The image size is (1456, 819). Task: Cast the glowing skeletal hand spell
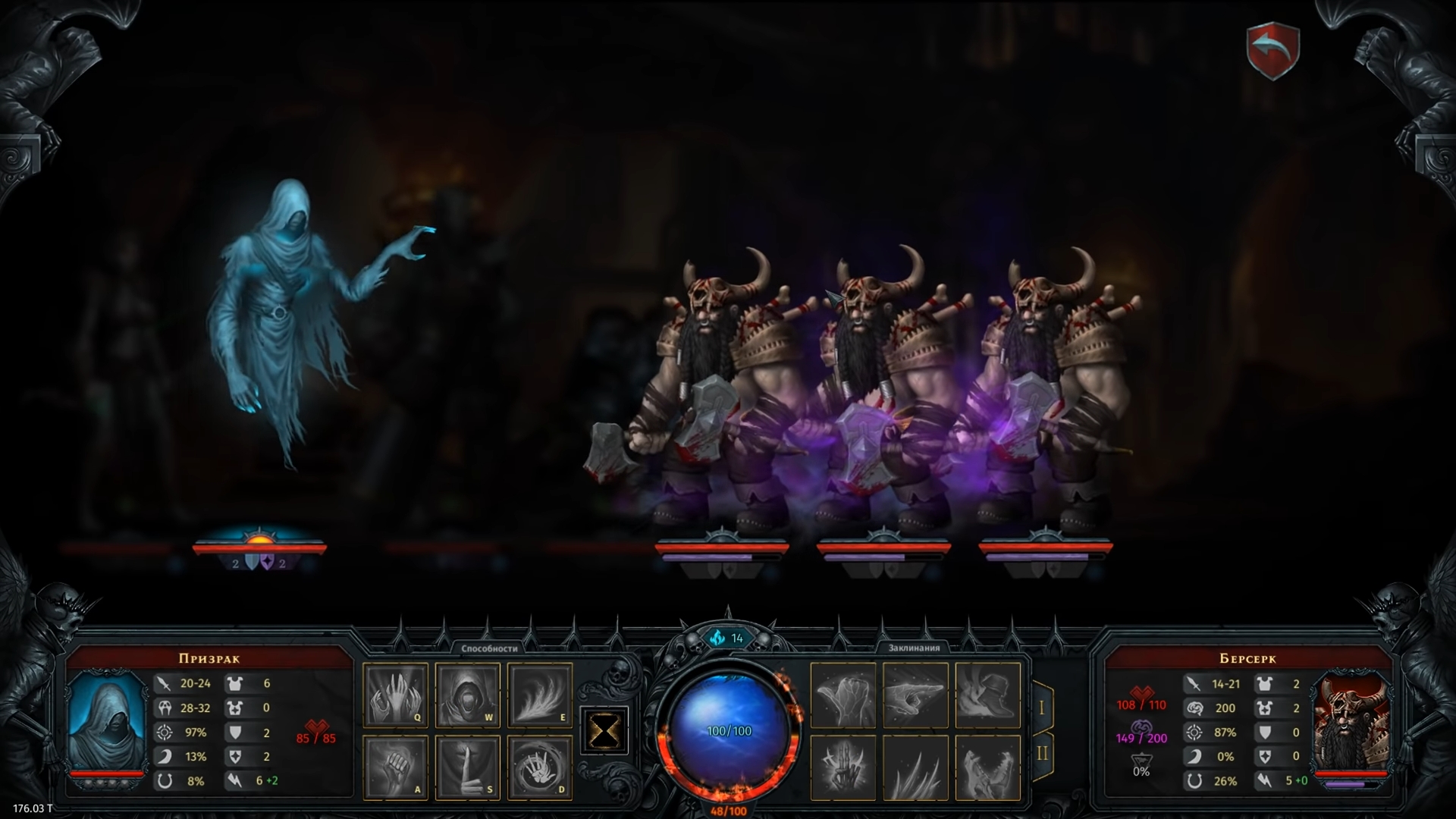tap(843, 767)
